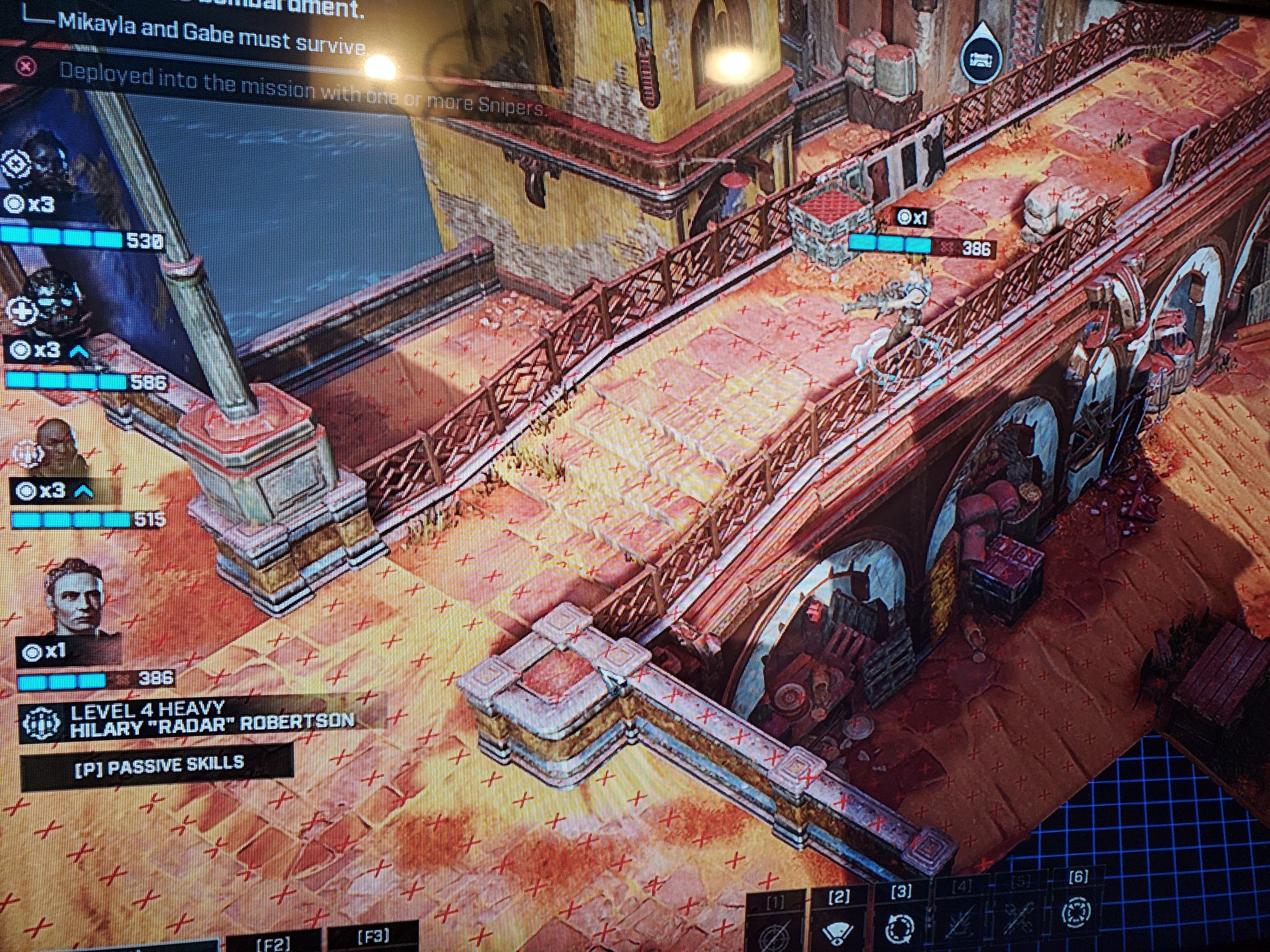The width and height of the screenshot is (1270, 952).
Task: Trigger the dashed-ring ability in slot 6
Action: click(1076, 911)
